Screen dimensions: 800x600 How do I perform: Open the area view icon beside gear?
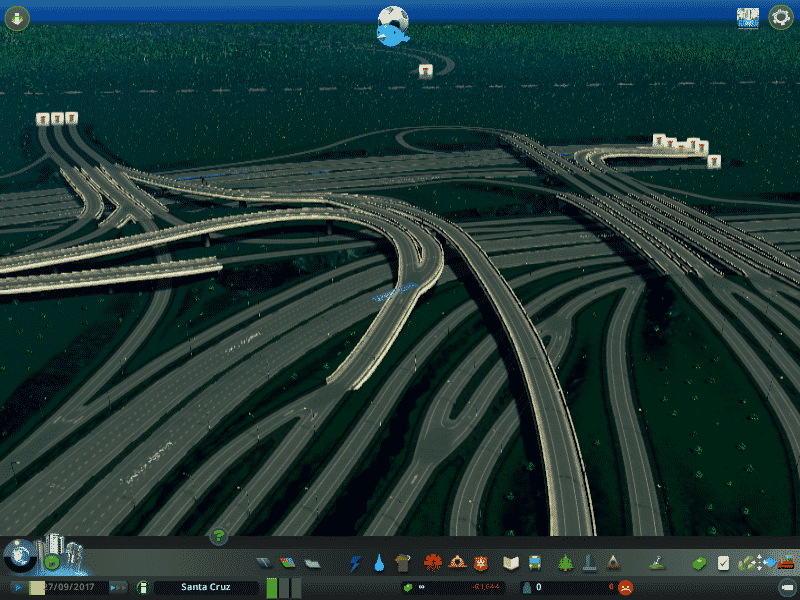[x=747, y=17]
